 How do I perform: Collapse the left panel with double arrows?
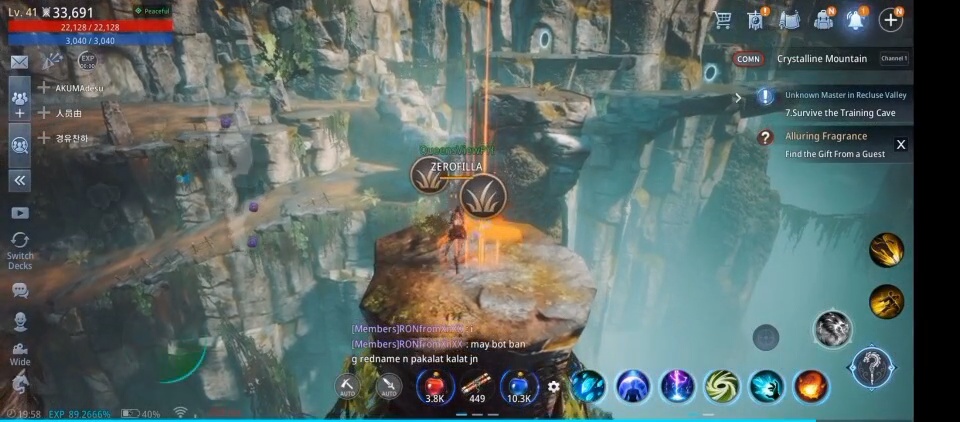[20, 181]
